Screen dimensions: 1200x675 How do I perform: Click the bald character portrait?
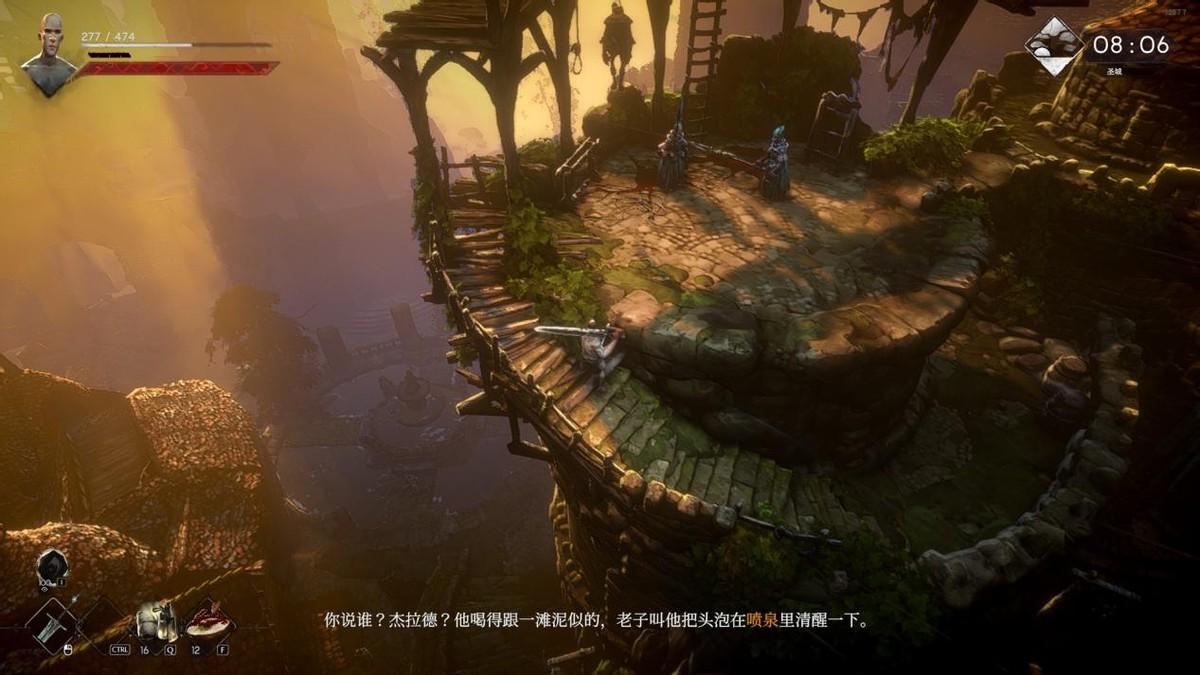coord(49,54)
